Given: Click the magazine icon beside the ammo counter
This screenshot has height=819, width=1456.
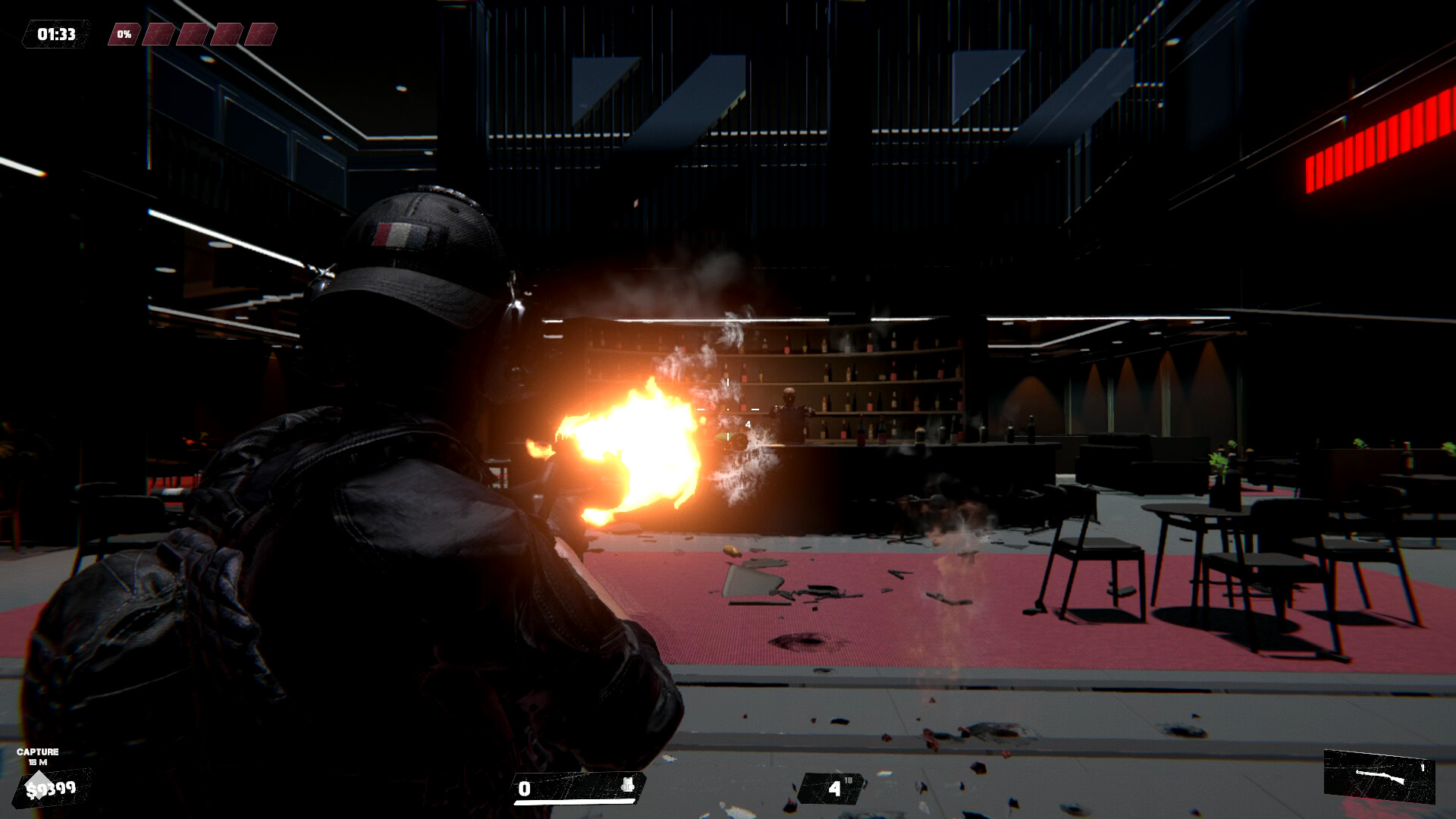Looking at the screenshot, I should pyautogui.click(x=626, y=785).
